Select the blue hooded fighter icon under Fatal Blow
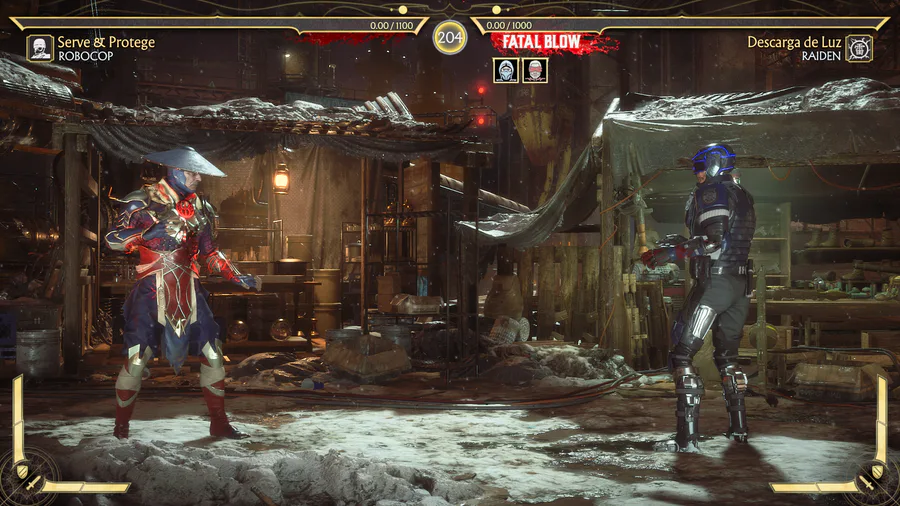This screenshot has width=900, height=506. tap(506, 70)
